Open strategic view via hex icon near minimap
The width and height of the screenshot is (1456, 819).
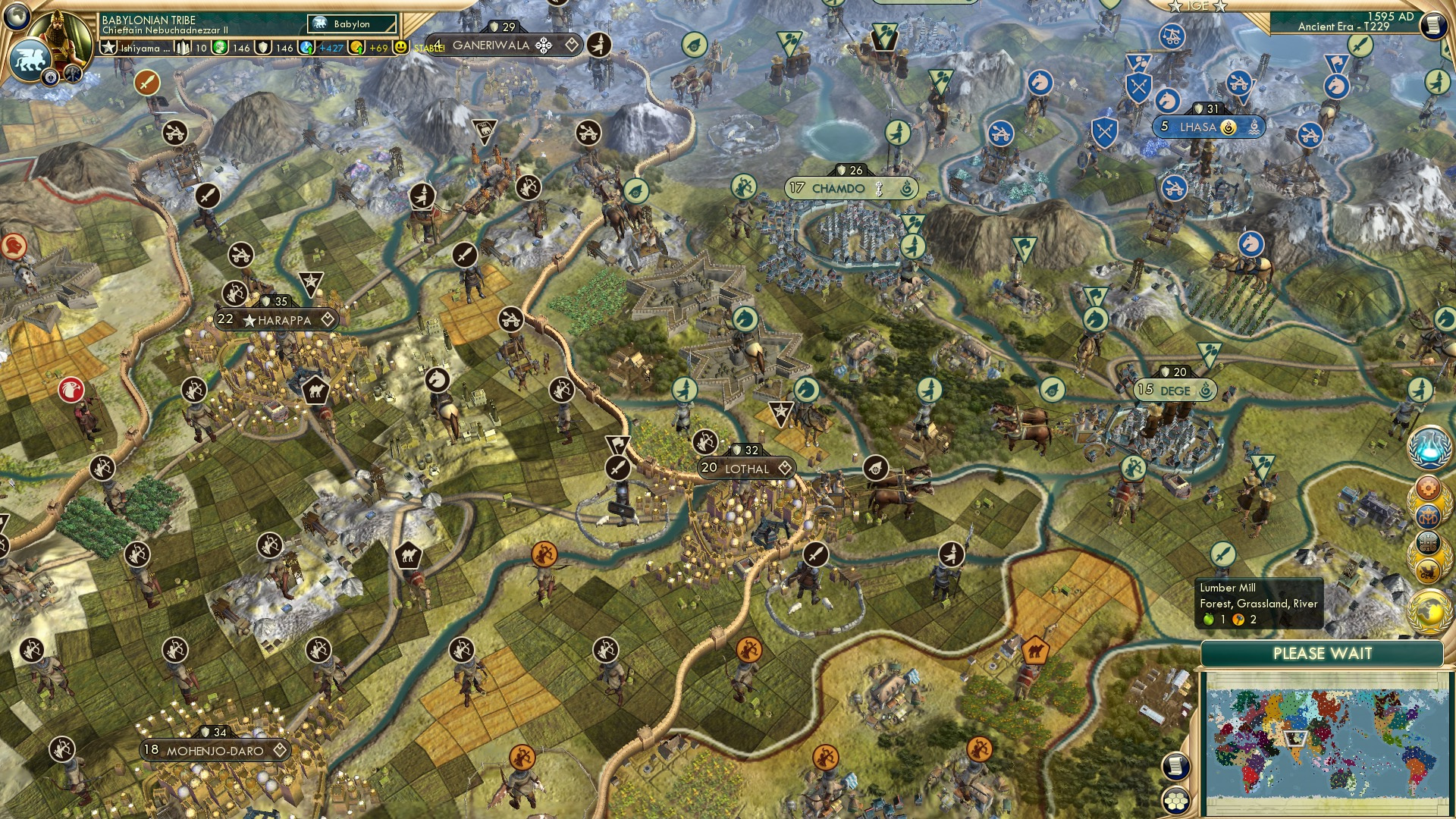pyautogui.click(x=1176, y=801)
